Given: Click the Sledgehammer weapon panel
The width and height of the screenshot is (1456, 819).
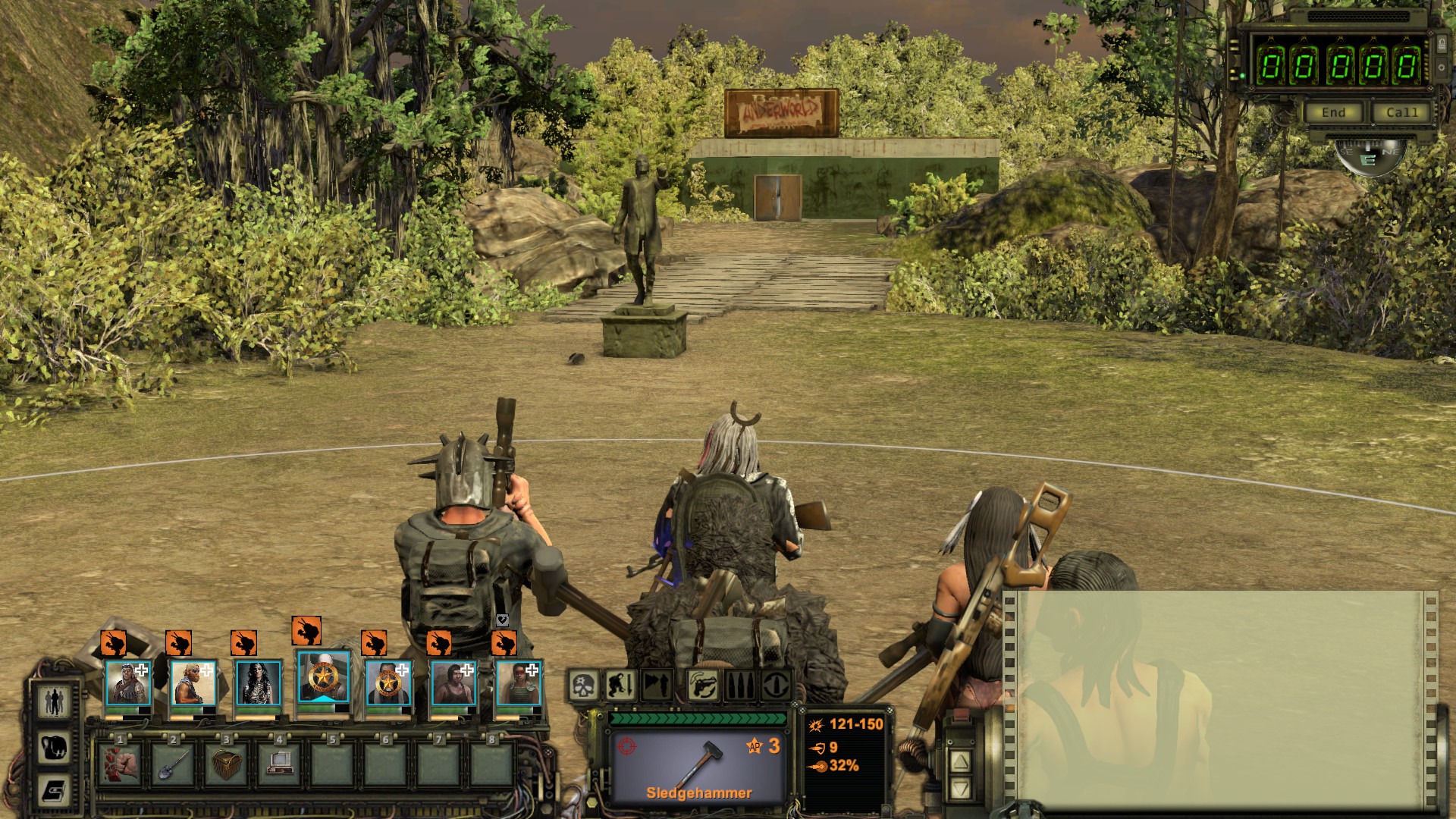Looking at the screenshot, I should pos(698,766).
